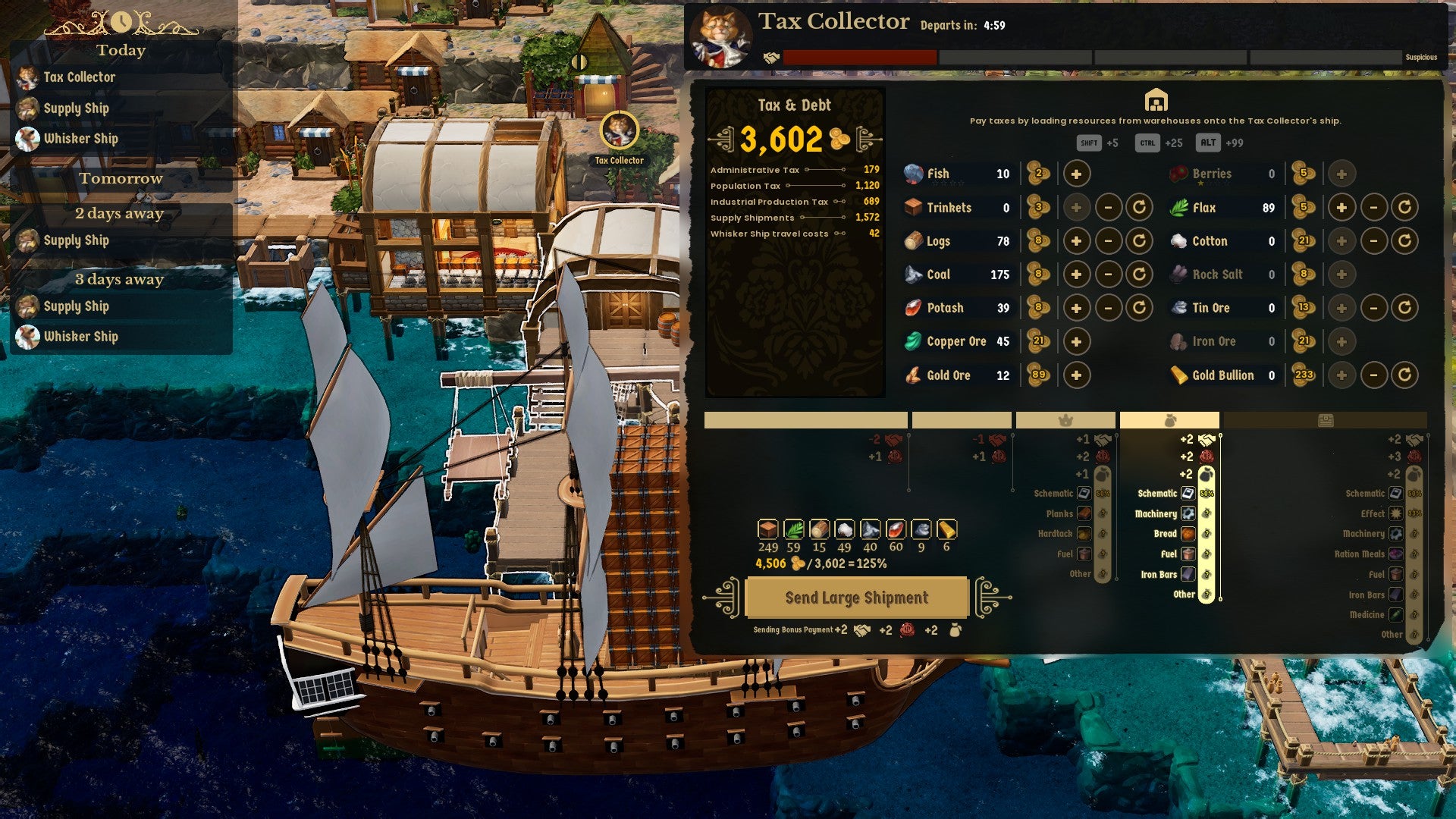Click the Tax Collector marker above the dock

pyautogui.click(x=619, y=131)
